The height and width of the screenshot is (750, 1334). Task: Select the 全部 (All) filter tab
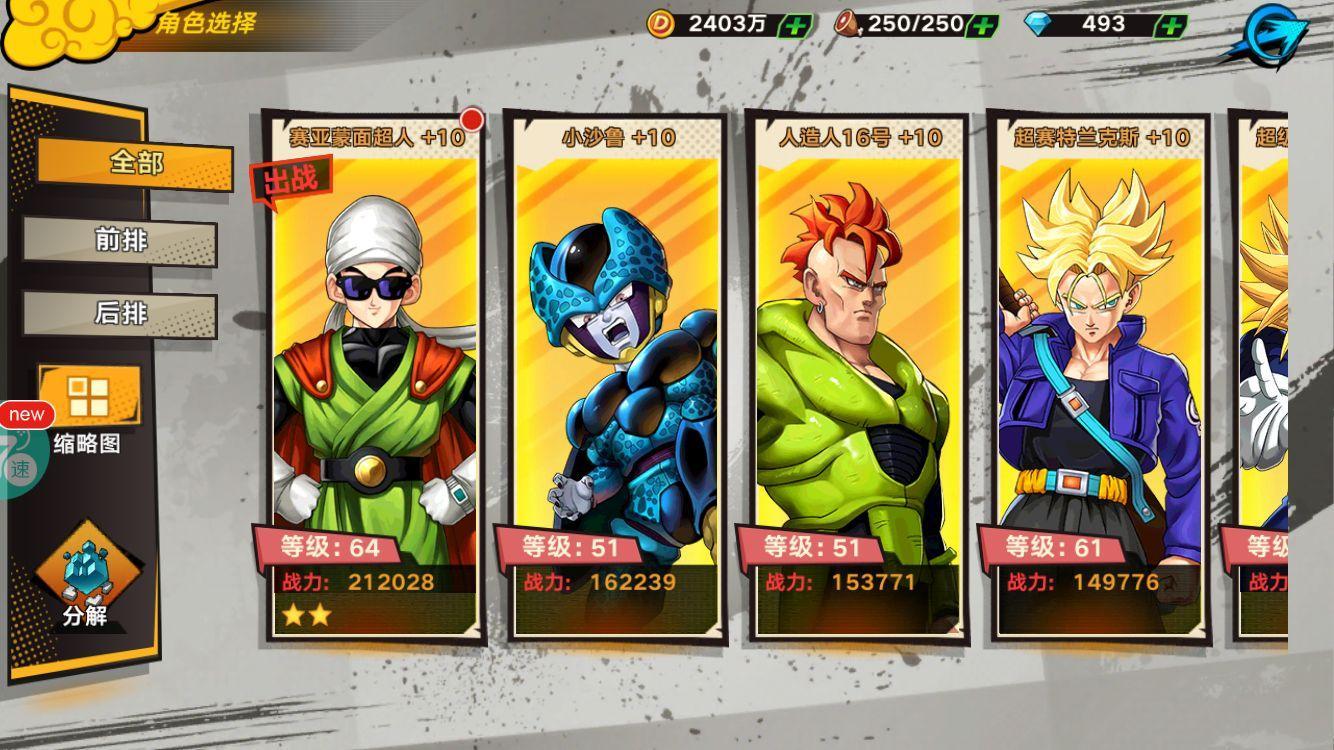(135, 162)
